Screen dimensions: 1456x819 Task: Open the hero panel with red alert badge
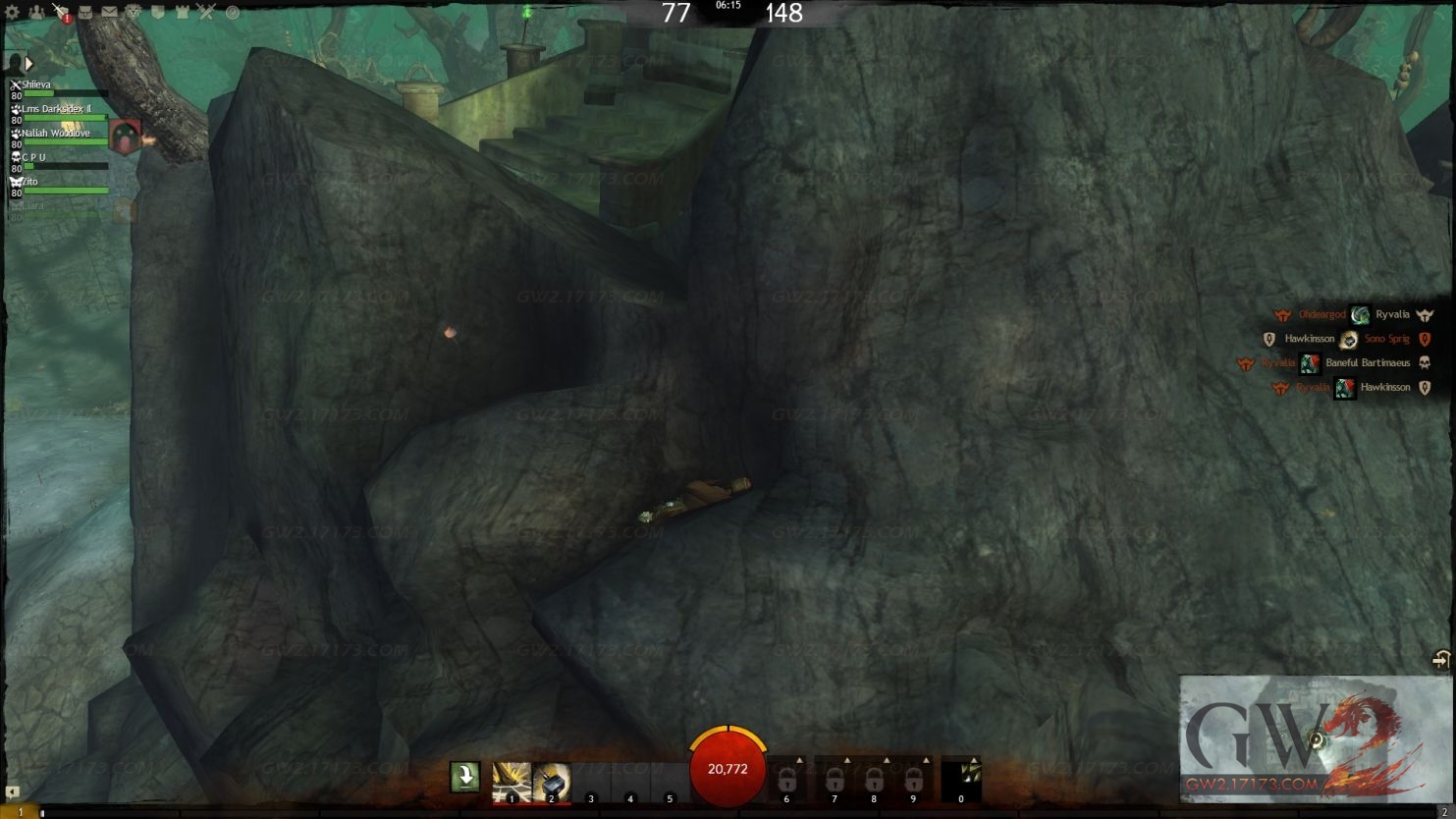(61, 13)
